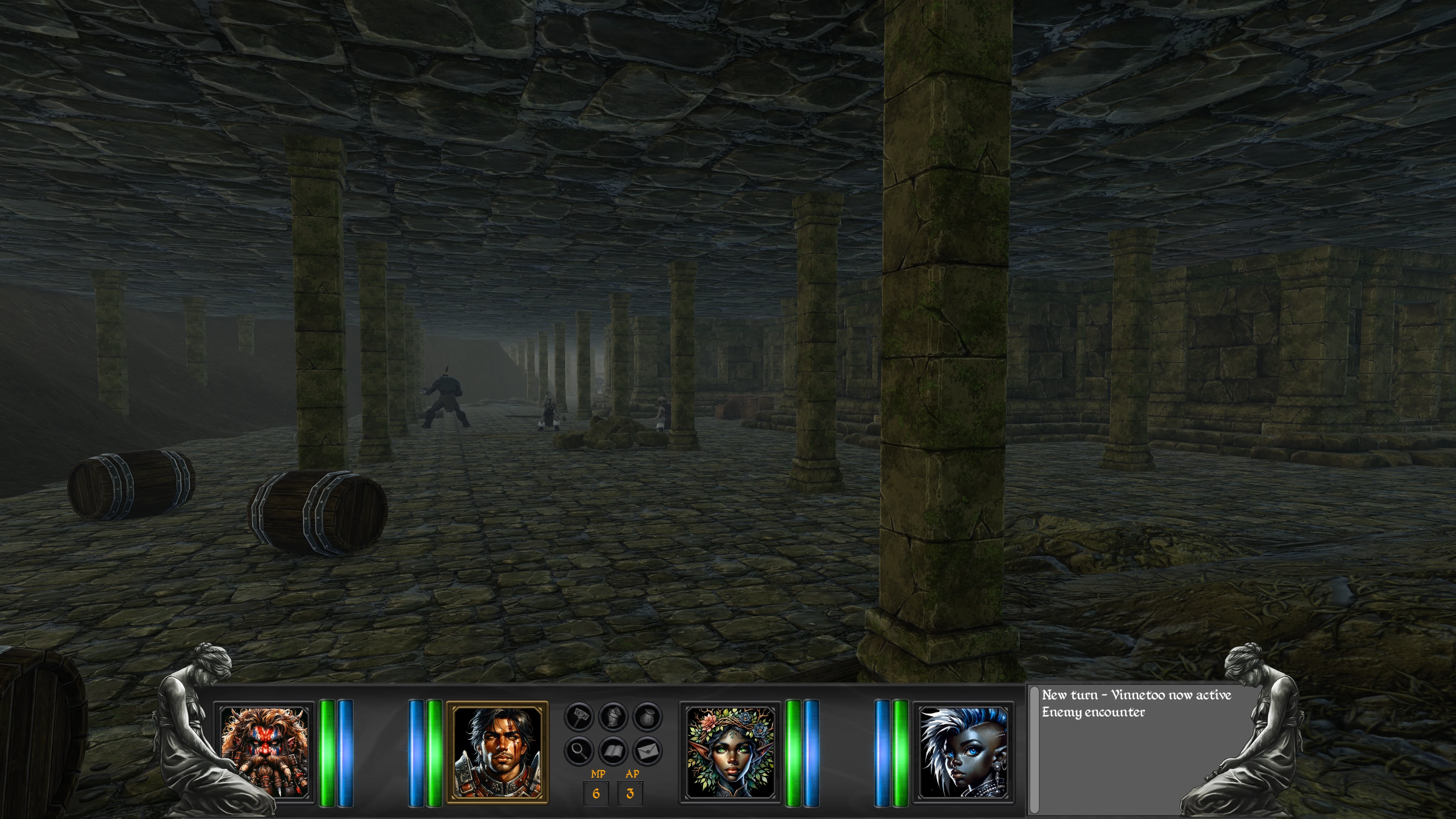Activate the war hammer attack icon

tap(579, 718)
